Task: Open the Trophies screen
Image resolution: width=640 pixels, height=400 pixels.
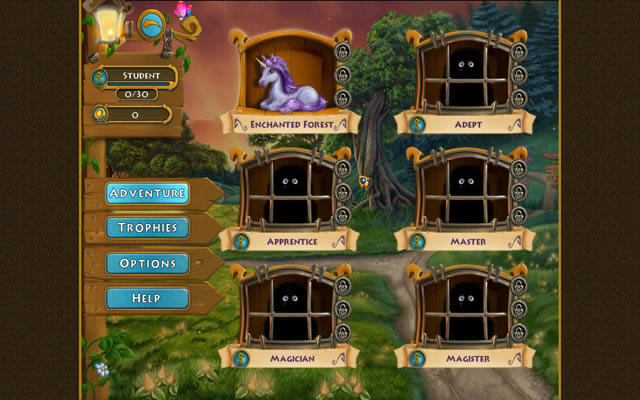Action: (147, 228)
